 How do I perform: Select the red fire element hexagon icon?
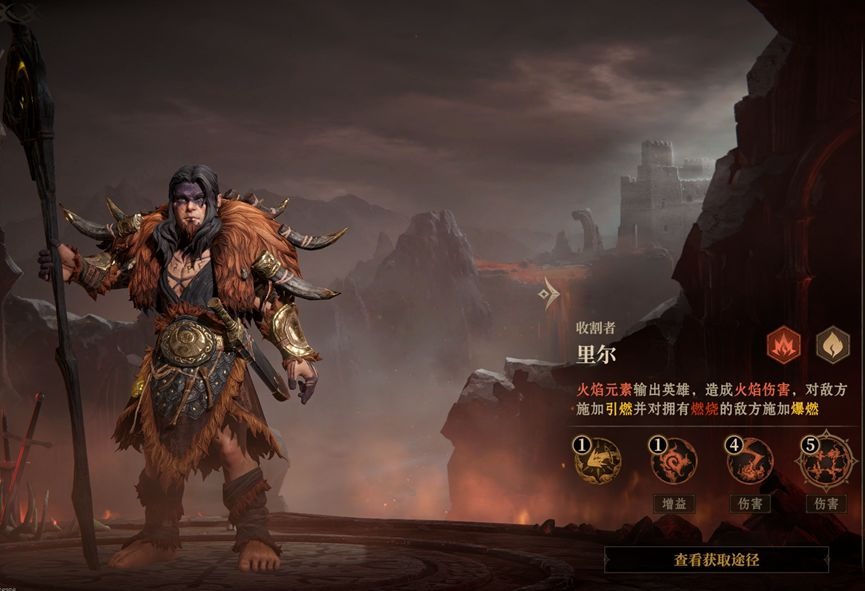783,345
